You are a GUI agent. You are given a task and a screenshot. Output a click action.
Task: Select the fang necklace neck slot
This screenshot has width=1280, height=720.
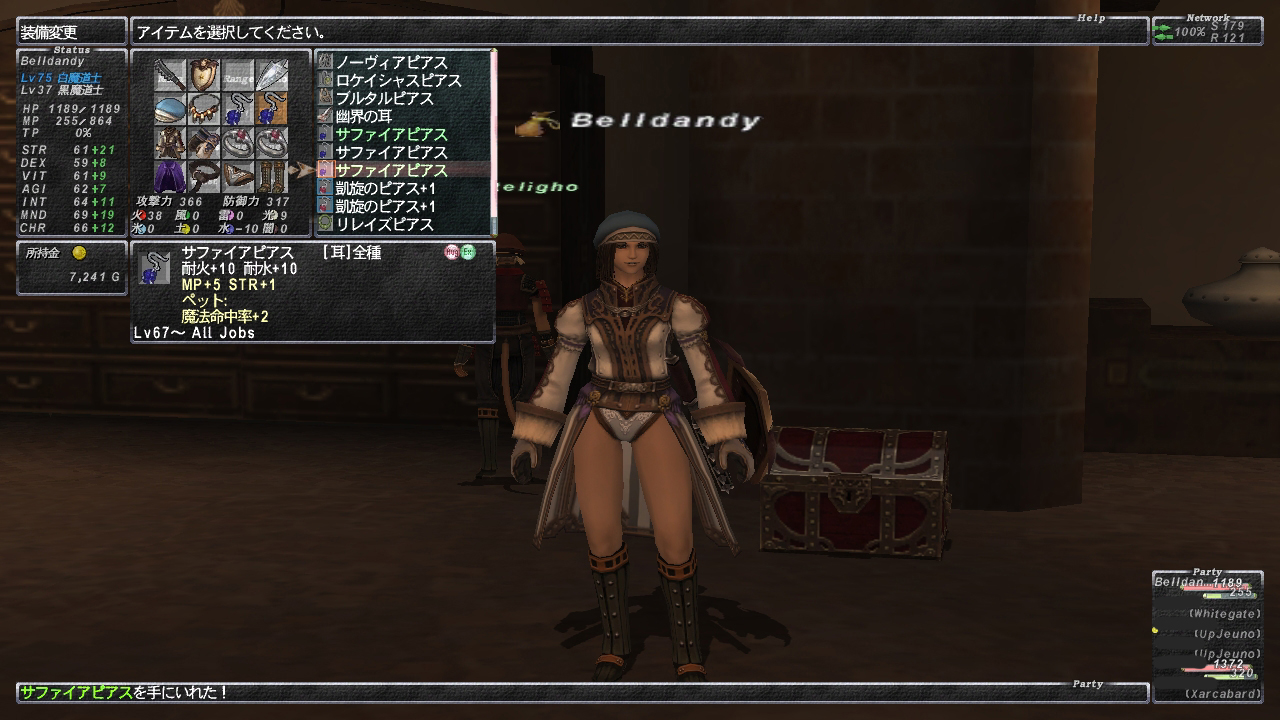point(204,109)
